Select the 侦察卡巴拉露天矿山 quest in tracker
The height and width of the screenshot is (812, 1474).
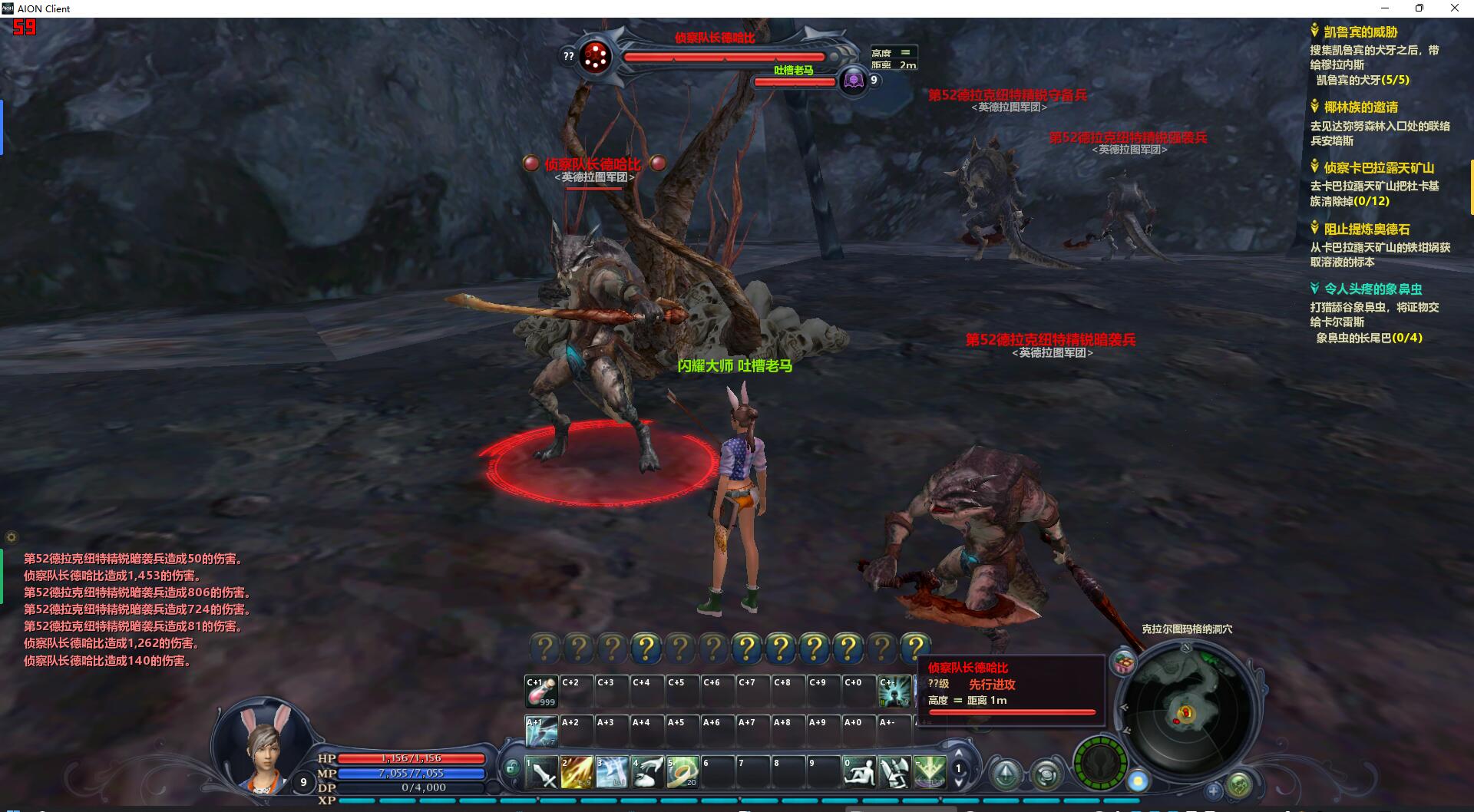coord(1379,168)
